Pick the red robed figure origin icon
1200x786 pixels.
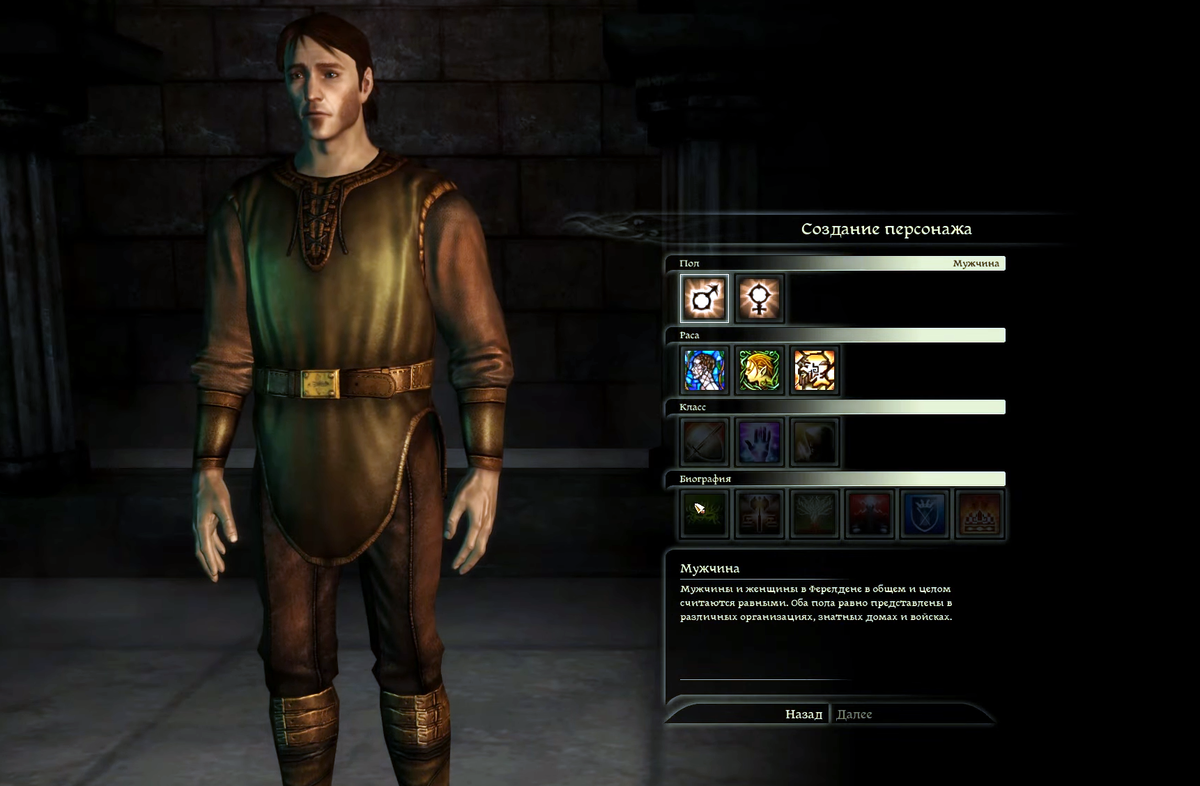pyautogui.click(x=870, y=514)
